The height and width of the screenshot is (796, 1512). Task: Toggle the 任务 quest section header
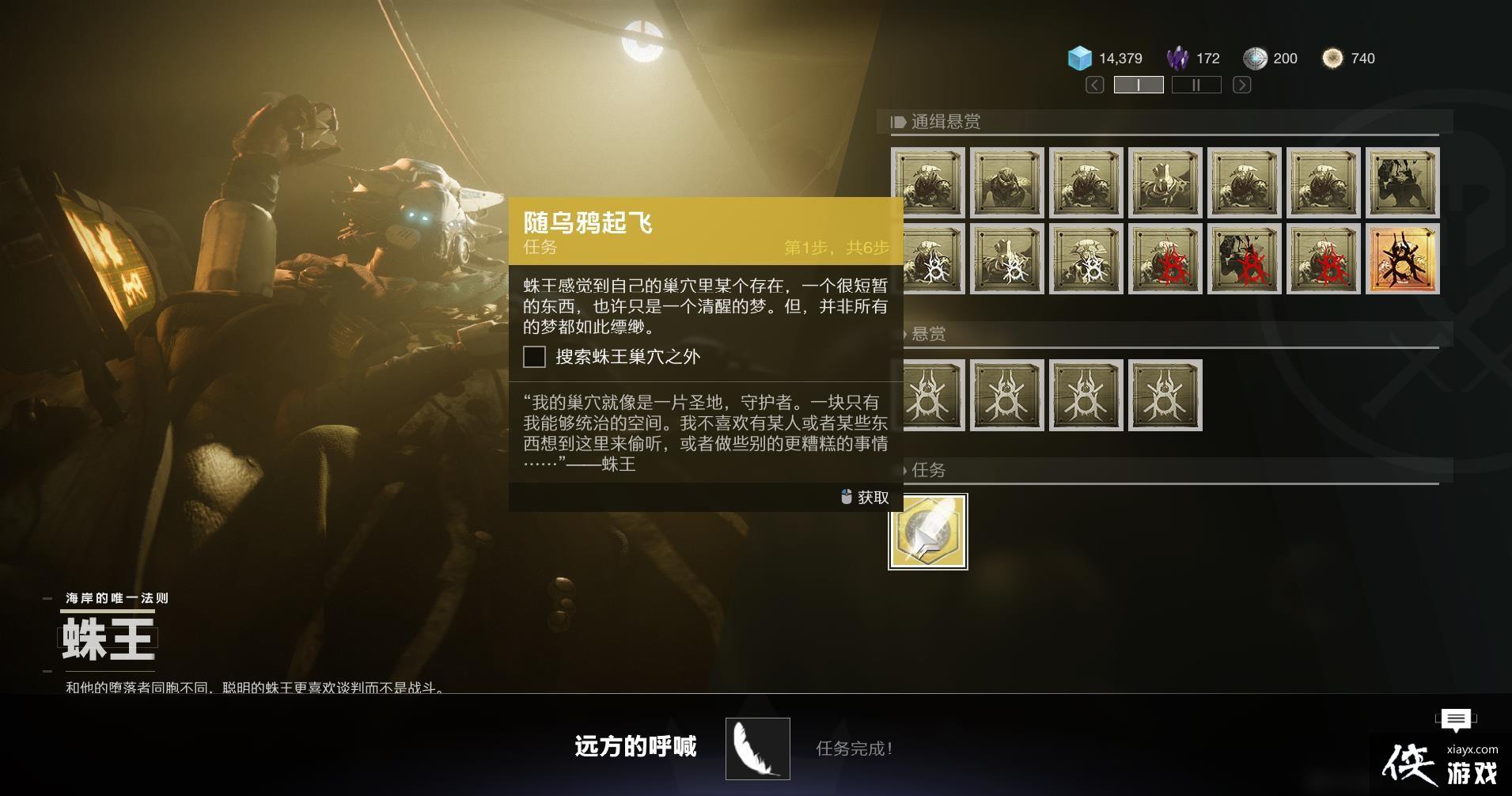pyautogui.click(x=927, y=470)
